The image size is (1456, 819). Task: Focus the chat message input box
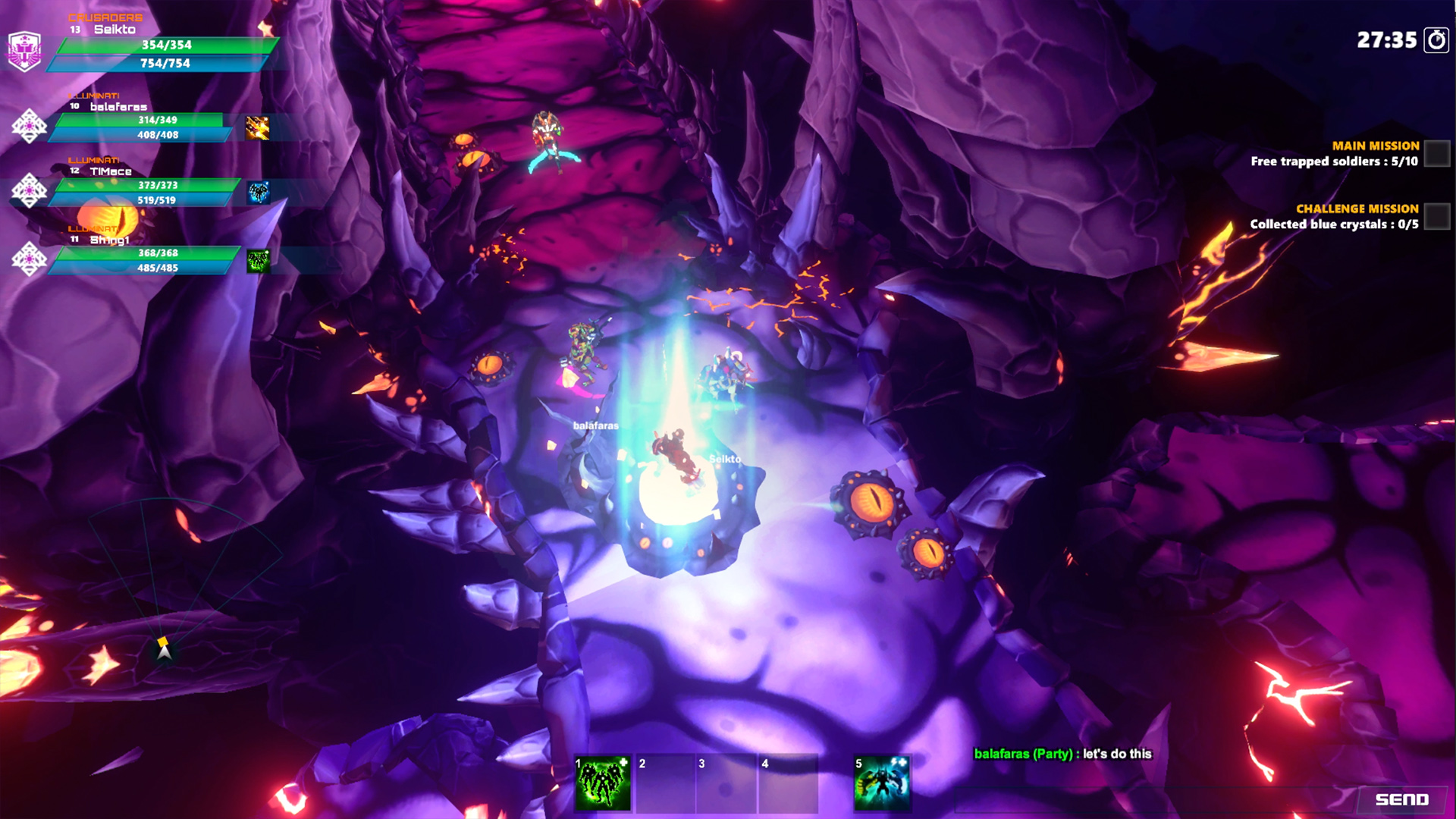coord(1153,799)
